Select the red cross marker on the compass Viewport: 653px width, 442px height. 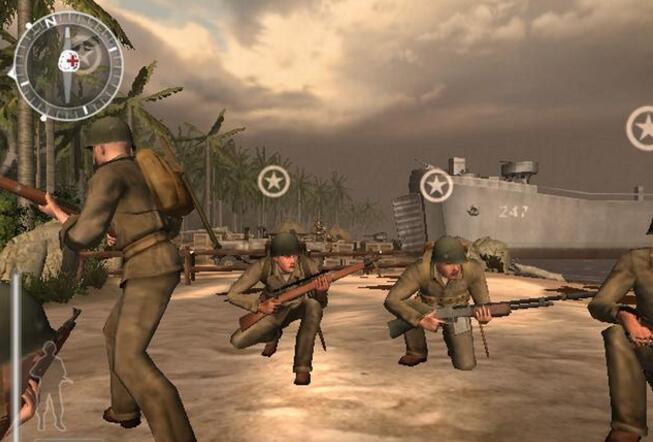tap(69, 61)
